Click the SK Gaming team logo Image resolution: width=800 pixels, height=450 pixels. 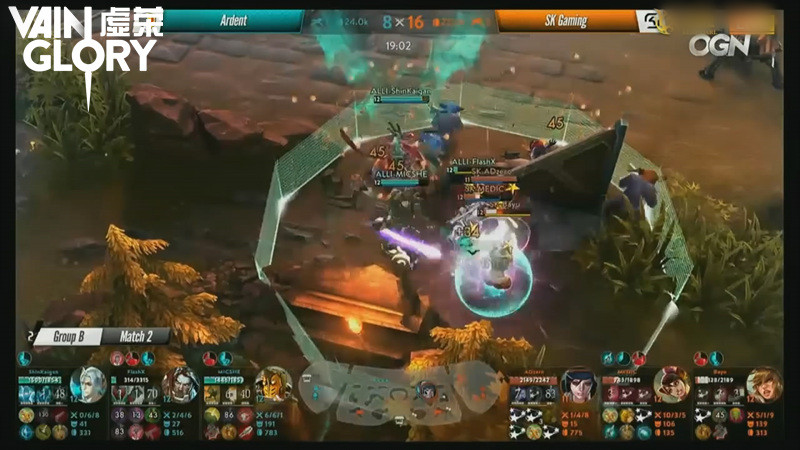point(654,21)
